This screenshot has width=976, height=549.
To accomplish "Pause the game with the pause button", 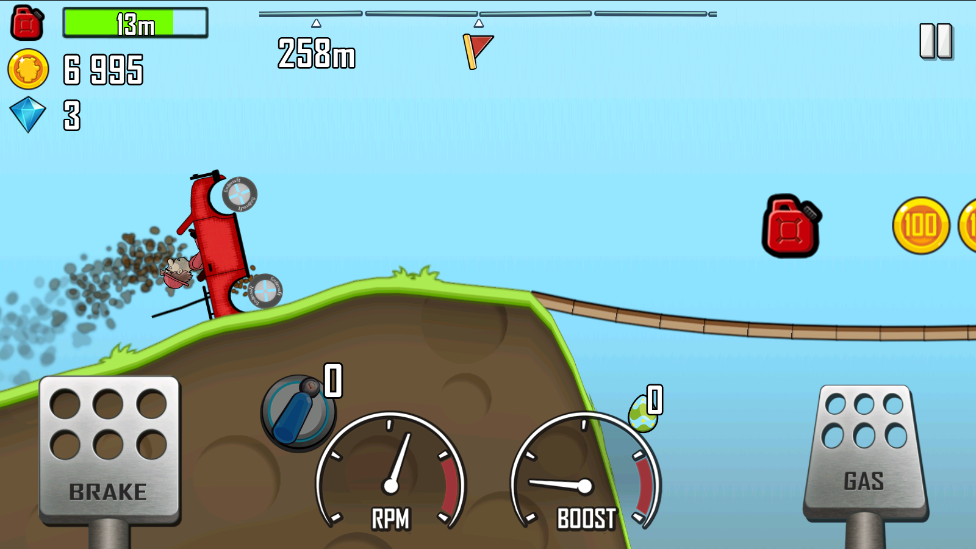I will coord(936,41).
